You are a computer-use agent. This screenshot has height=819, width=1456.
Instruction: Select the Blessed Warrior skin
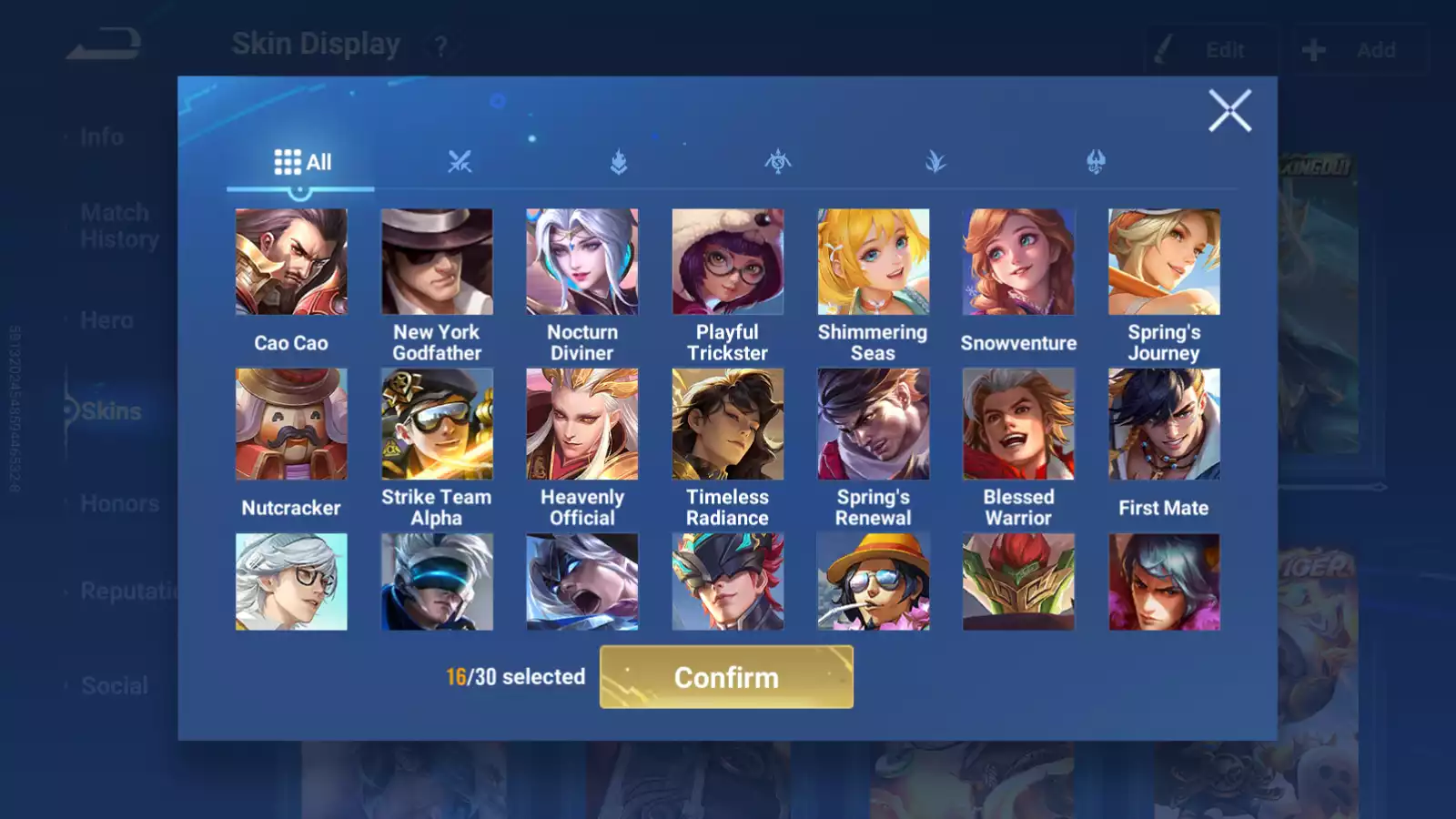click(1018, 424)
